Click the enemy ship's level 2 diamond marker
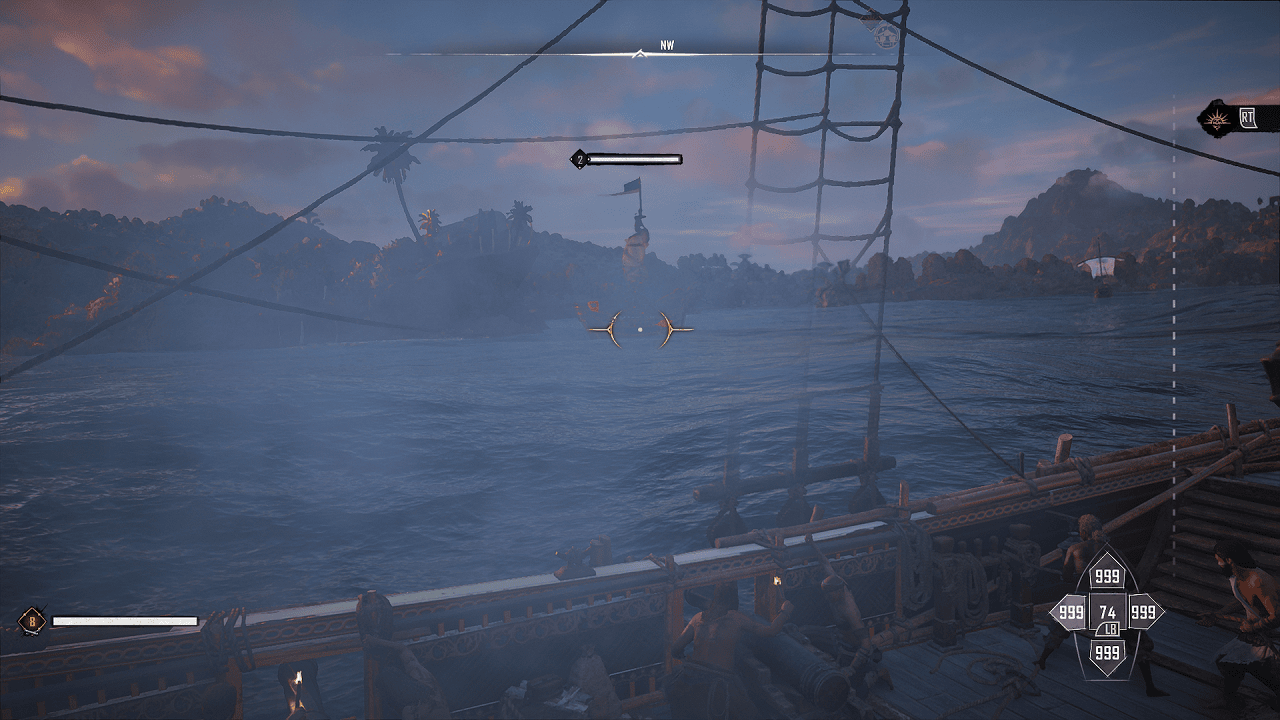Viewport: 1280px width, 720px height. click(x=578, y=159)
